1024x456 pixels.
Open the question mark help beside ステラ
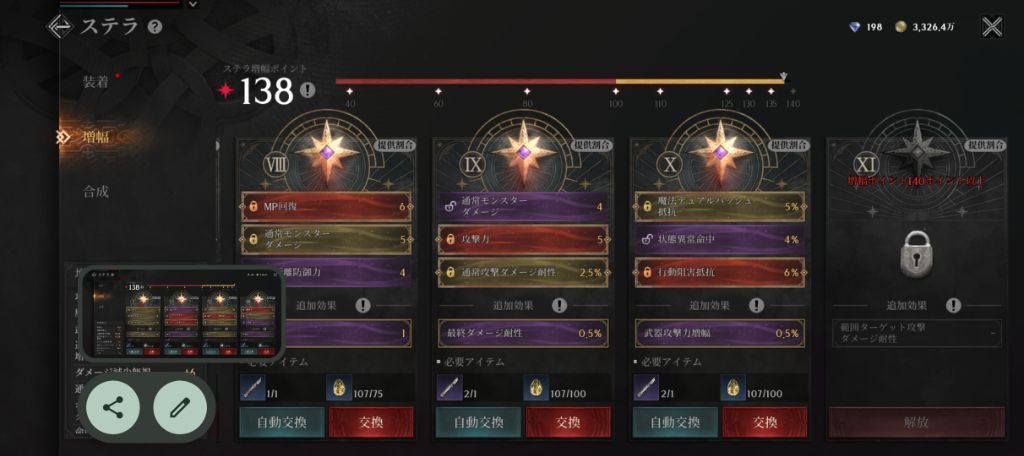[x=155, y=27]
